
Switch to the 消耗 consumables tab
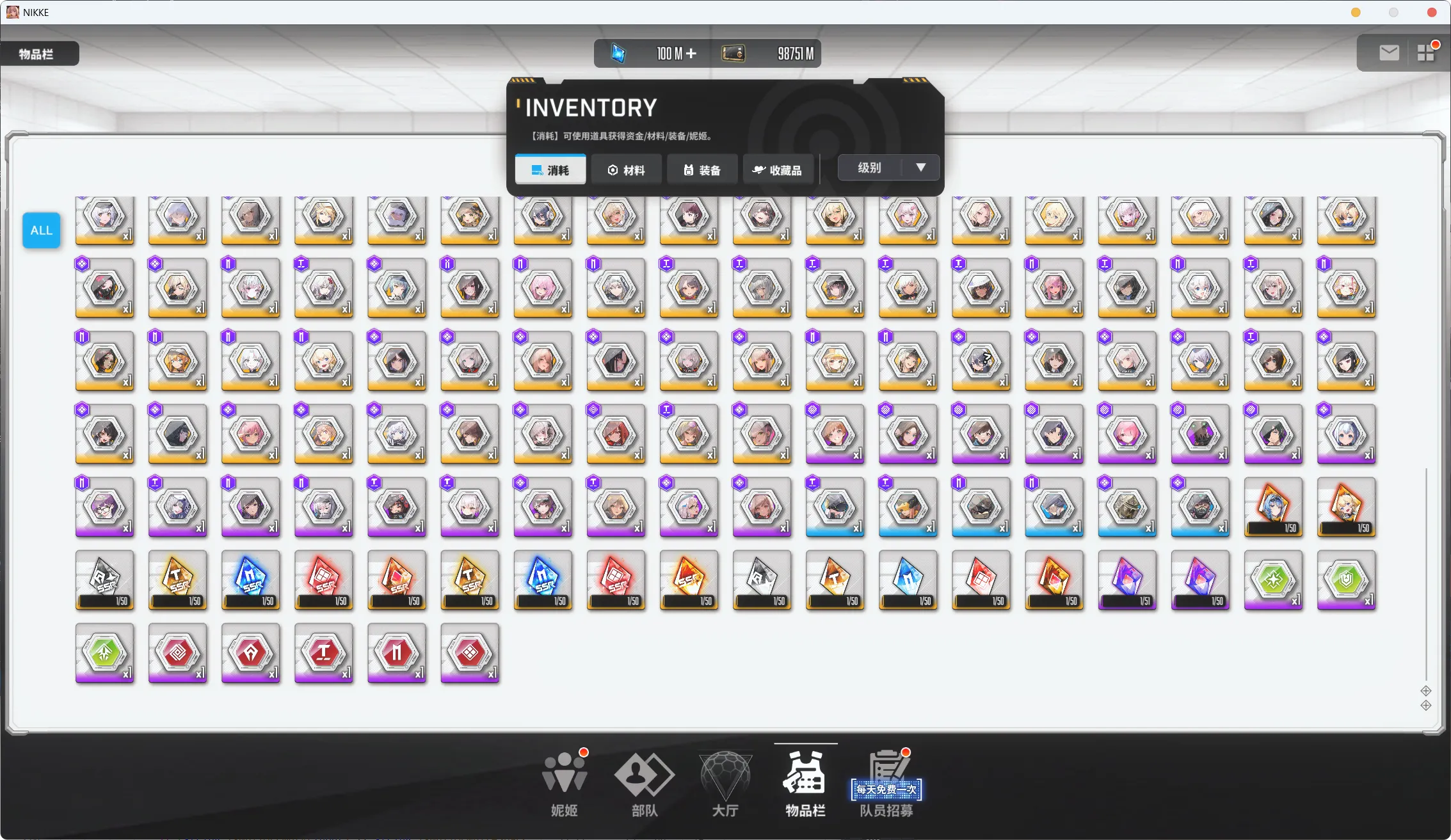pyautogui.click(x=550, y=170)
